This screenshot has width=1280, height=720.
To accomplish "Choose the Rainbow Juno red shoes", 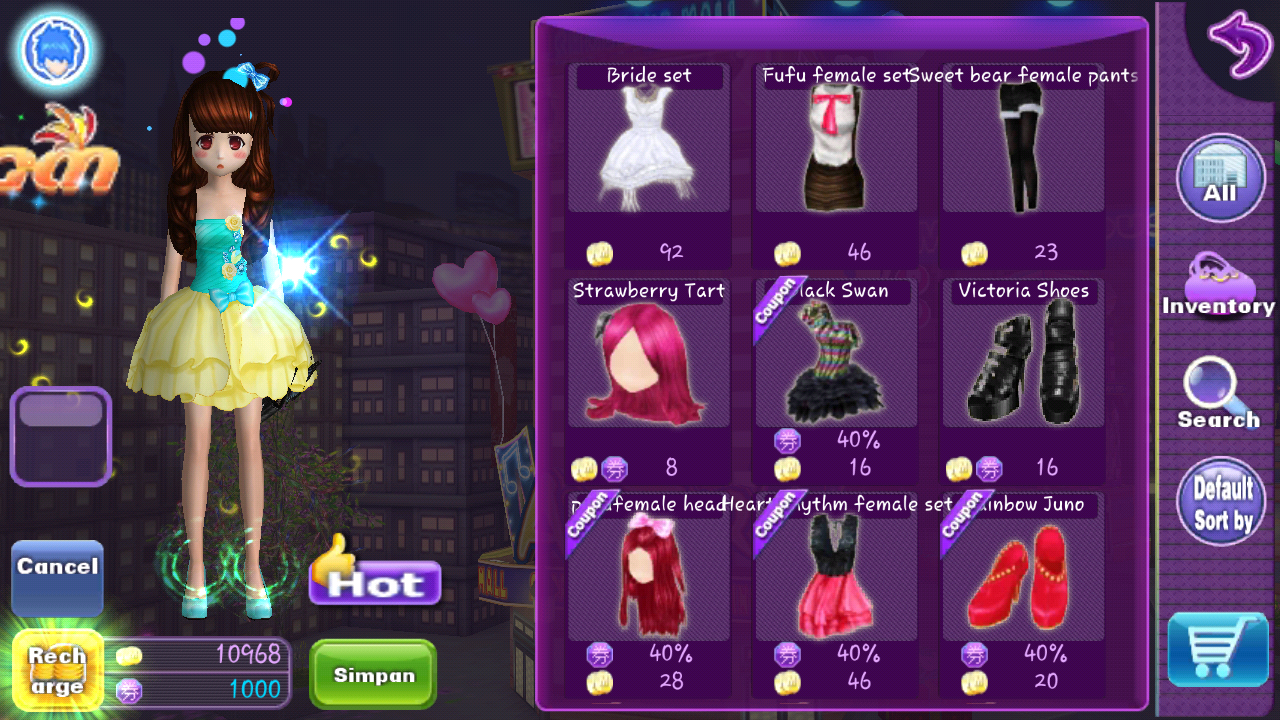I will click(x=1023, y=576).
